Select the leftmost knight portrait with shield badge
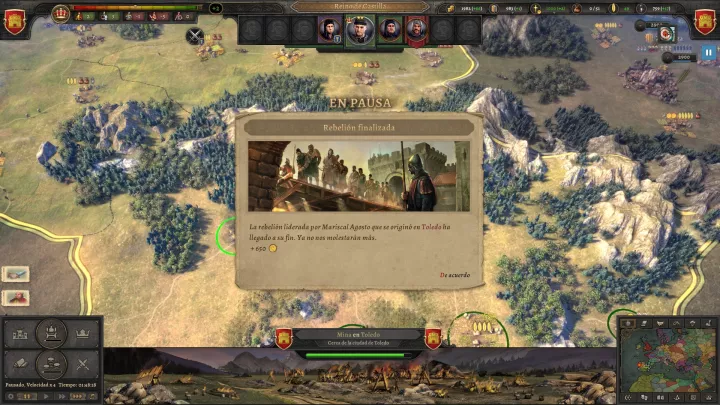The height and width of the screenshot is (405, 720). pos(328,30)
